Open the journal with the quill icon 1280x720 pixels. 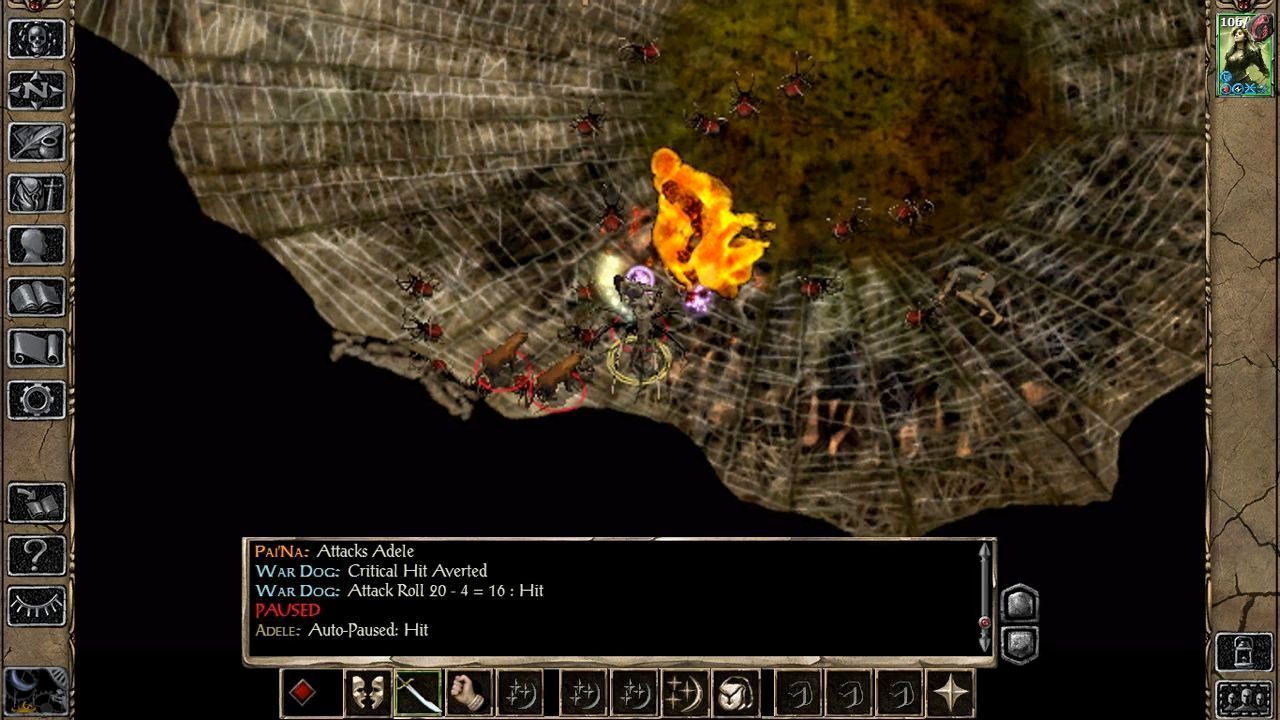[x=37, y=142]
